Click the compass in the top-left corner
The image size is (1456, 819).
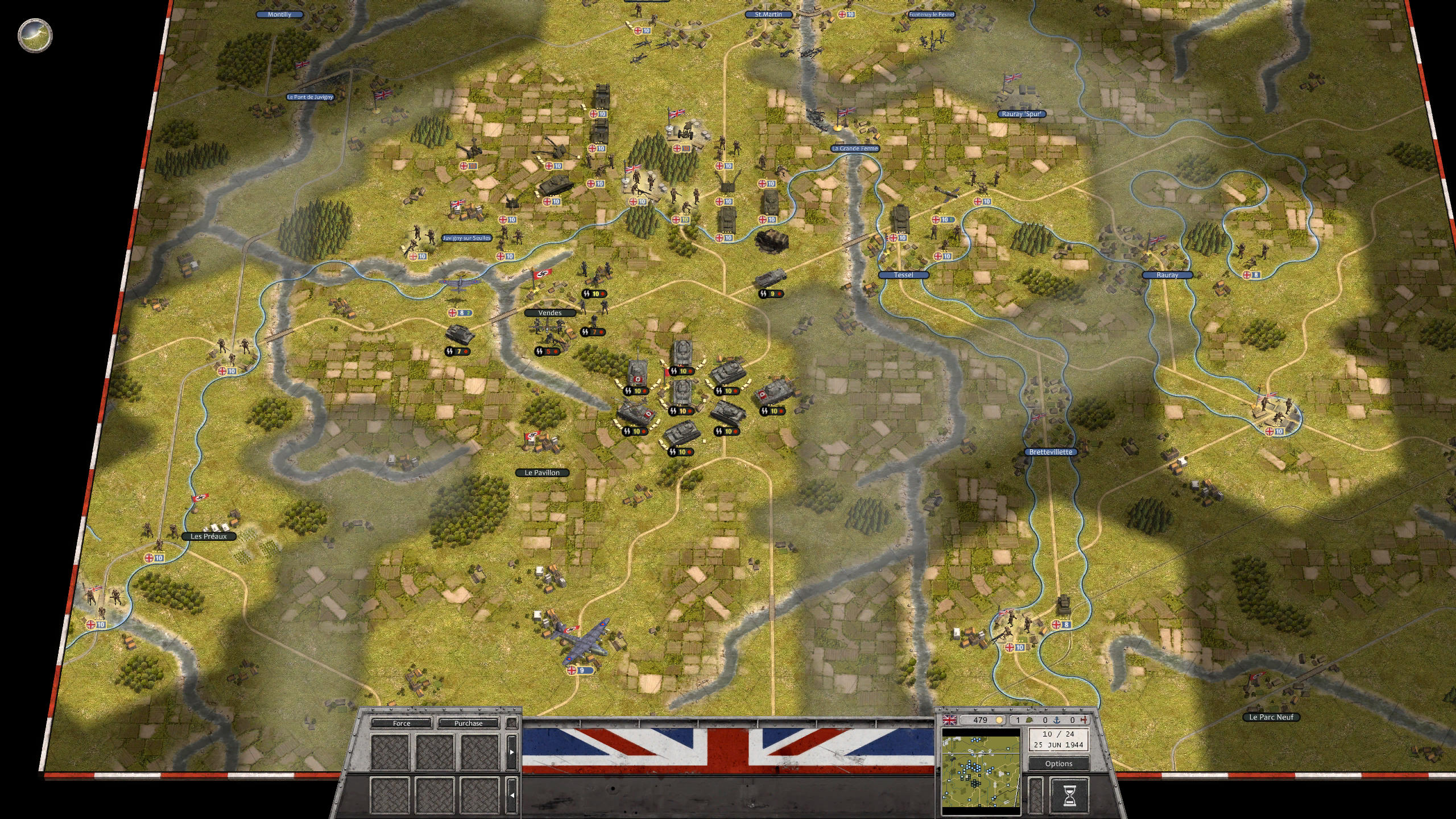point(34,35)
